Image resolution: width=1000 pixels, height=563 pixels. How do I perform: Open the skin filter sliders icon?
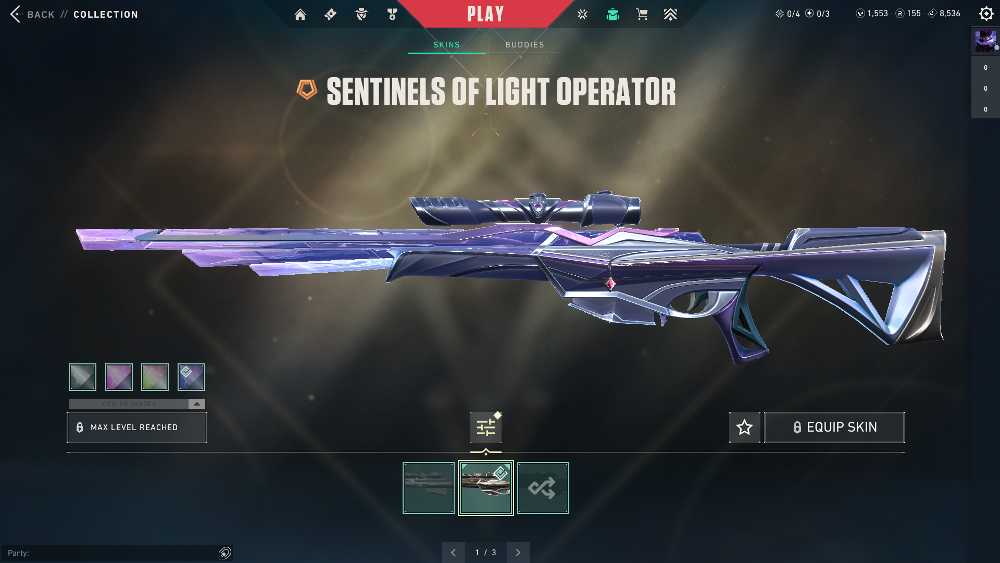click(486, 428)
